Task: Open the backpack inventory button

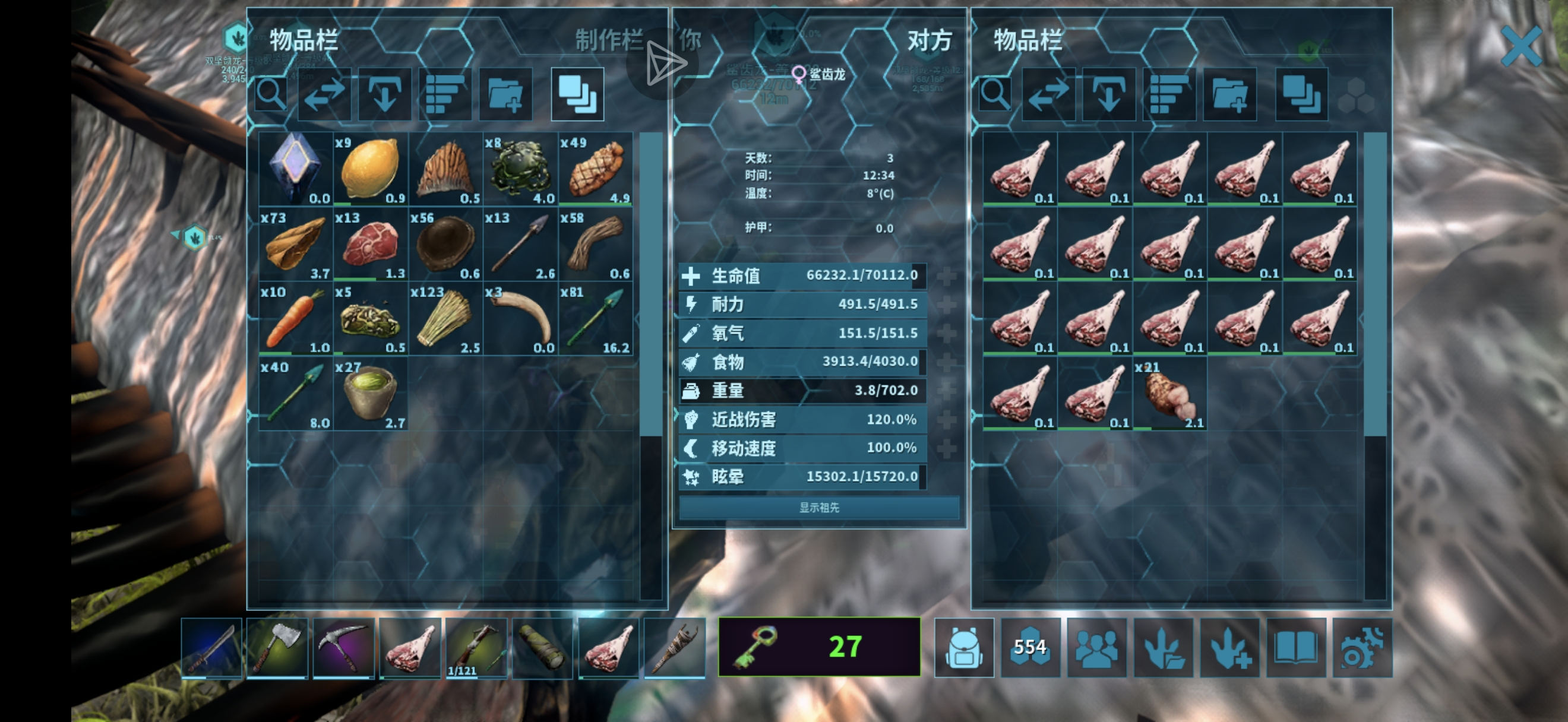Action: tap(963, 647)
